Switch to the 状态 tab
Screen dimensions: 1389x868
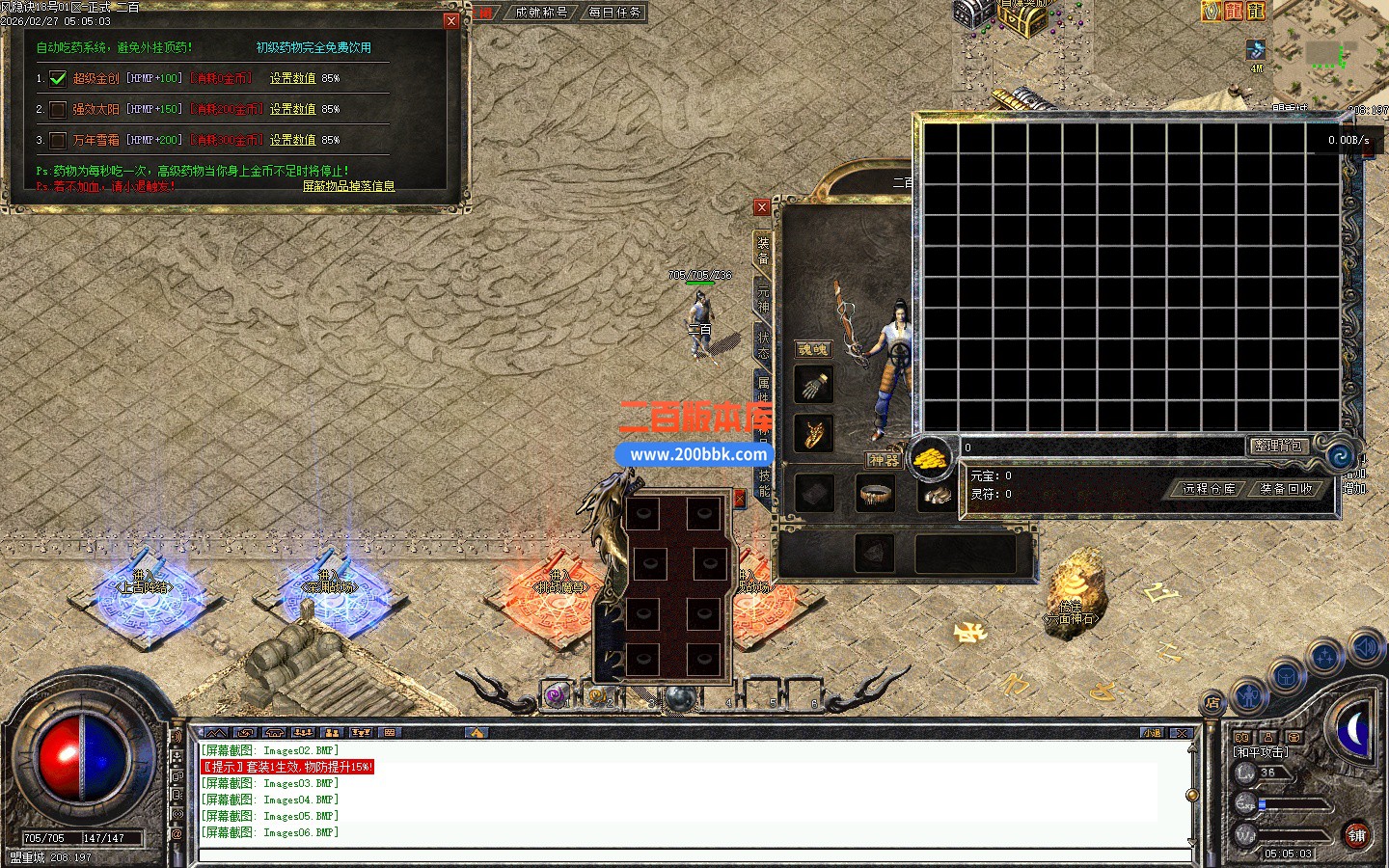(x=763, y=344)
